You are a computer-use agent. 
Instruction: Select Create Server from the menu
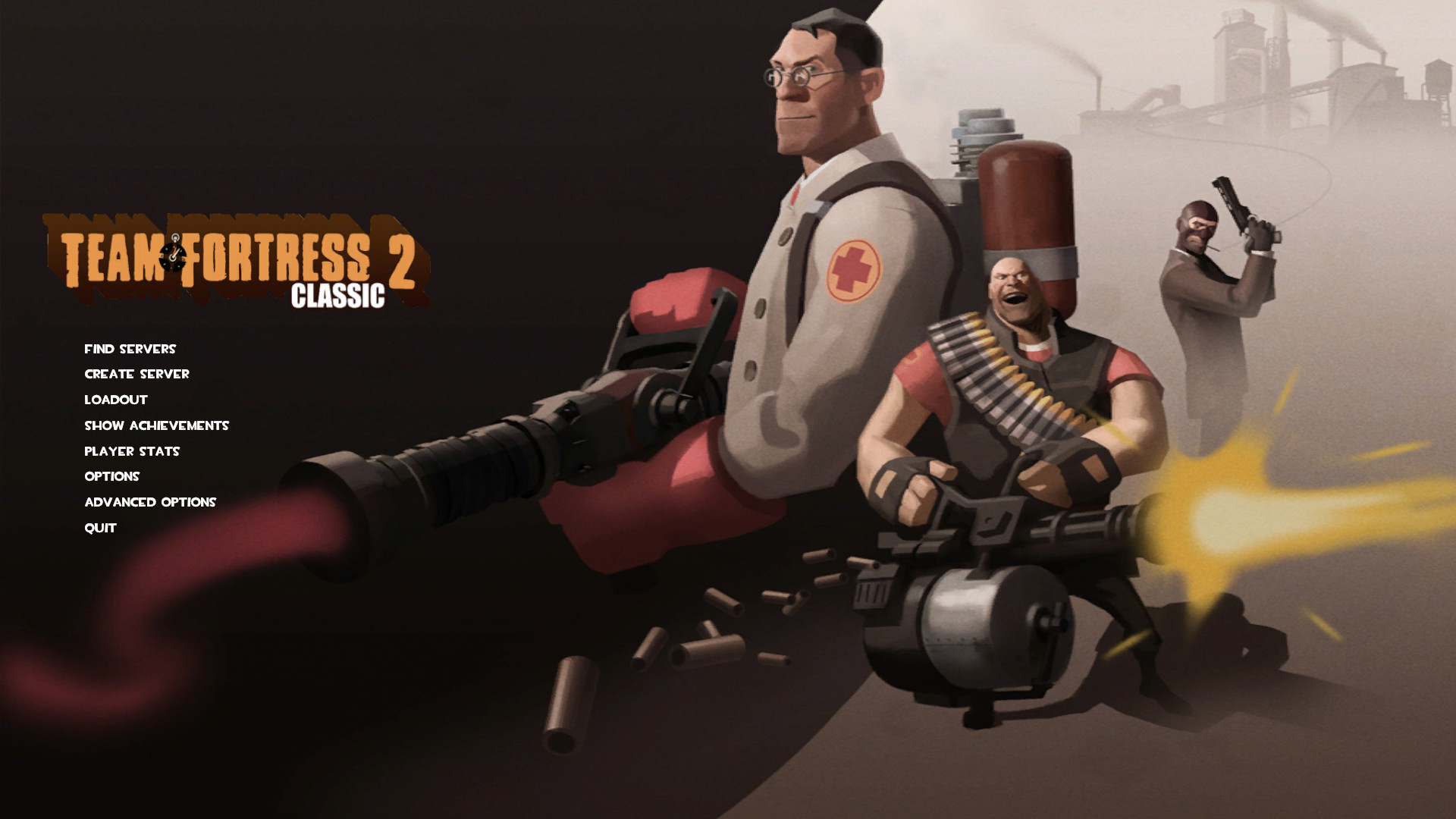pos(137,374)
